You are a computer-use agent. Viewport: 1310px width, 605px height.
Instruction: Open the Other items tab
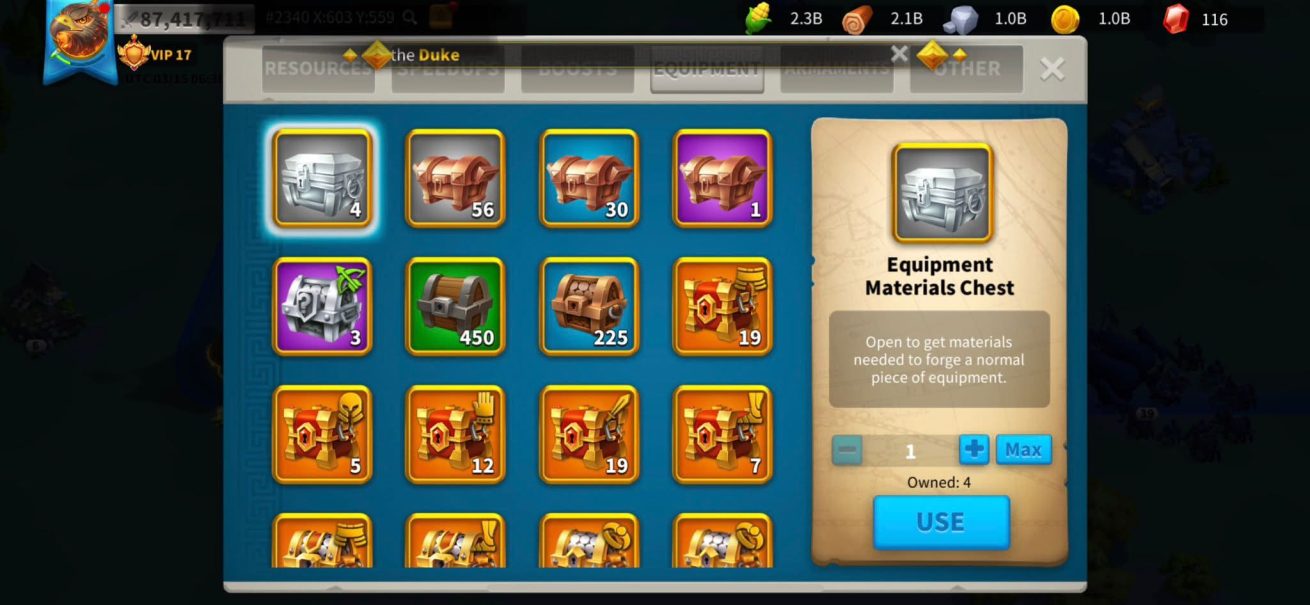(966, 69)
